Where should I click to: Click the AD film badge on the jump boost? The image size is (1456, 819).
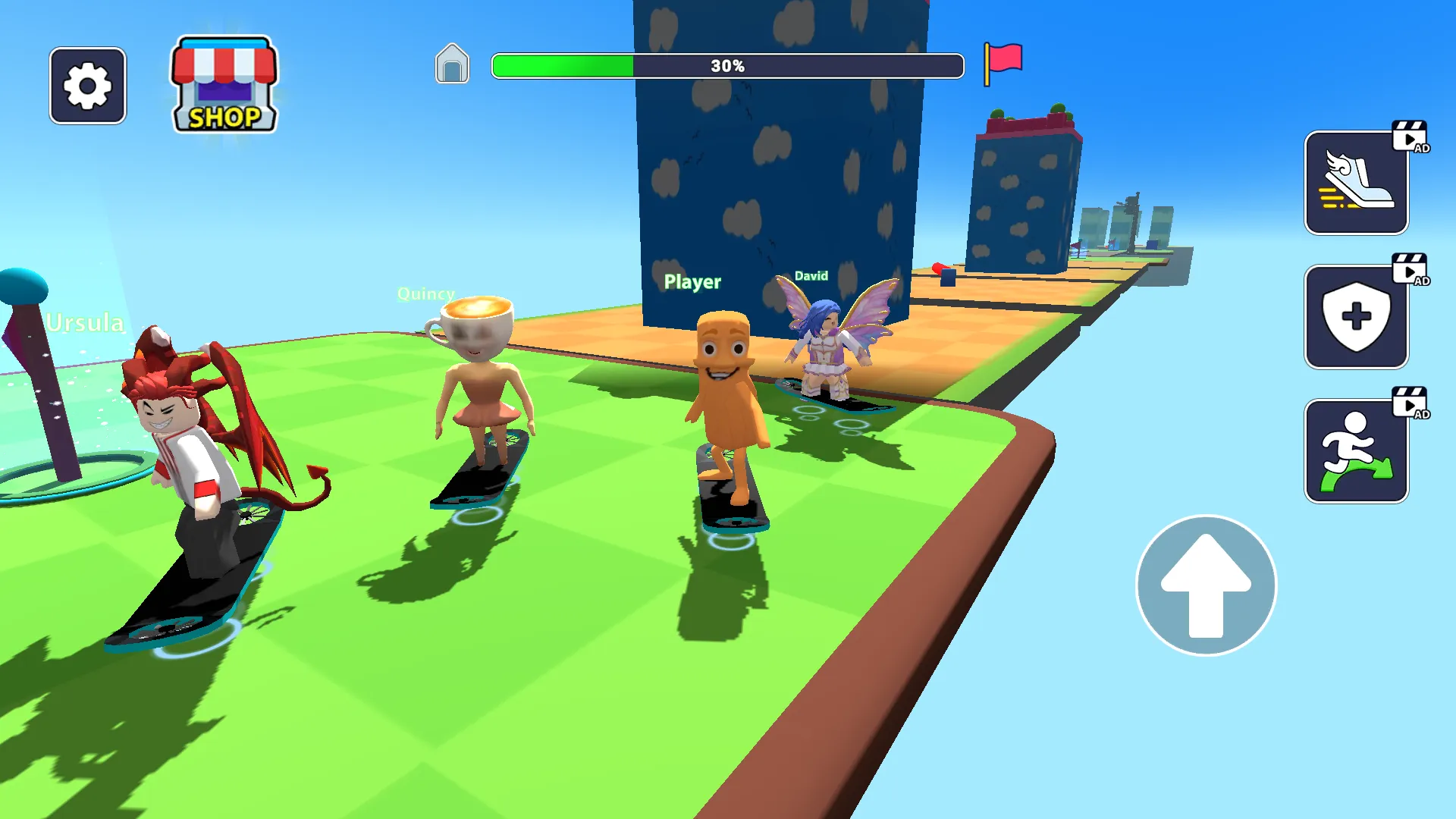(1410, 402)
